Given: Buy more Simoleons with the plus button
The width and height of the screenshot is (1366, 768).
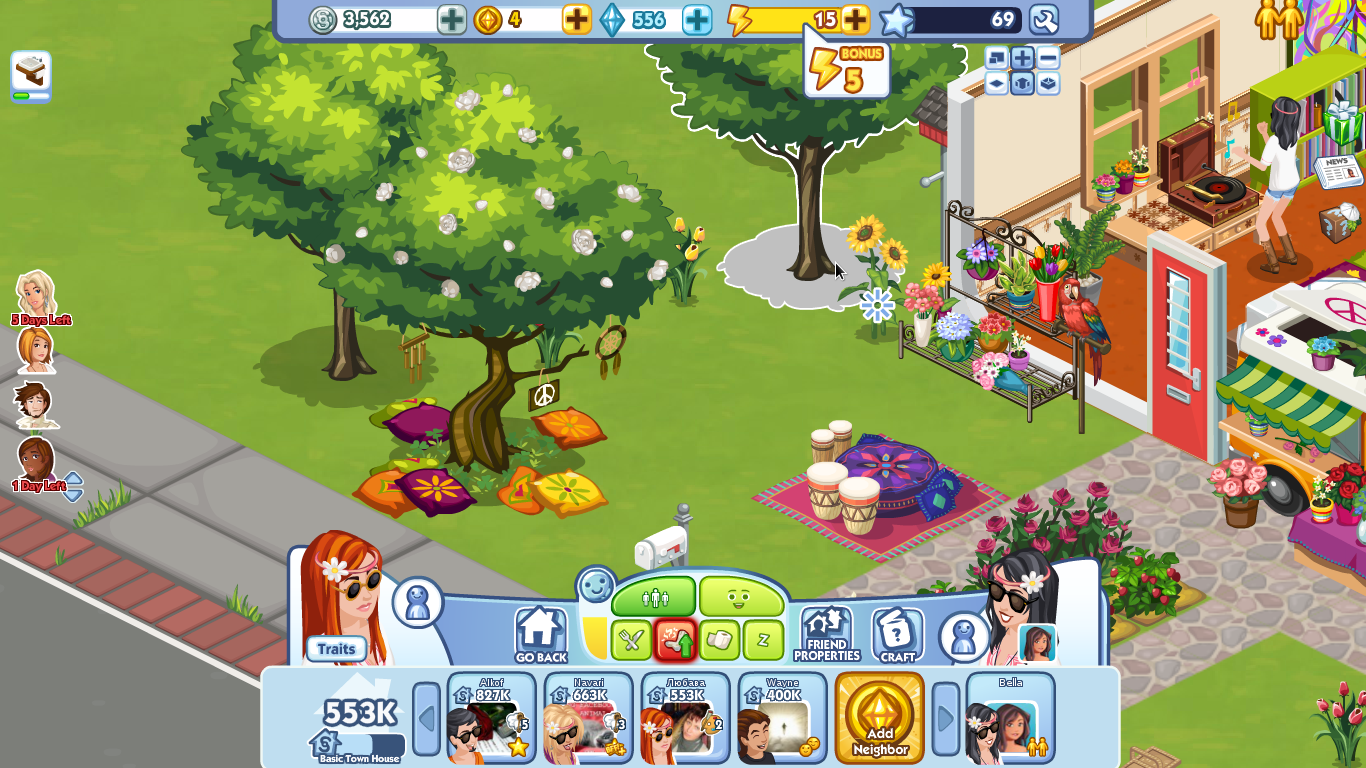Looking at the screenshot, I should click(452, 19).
